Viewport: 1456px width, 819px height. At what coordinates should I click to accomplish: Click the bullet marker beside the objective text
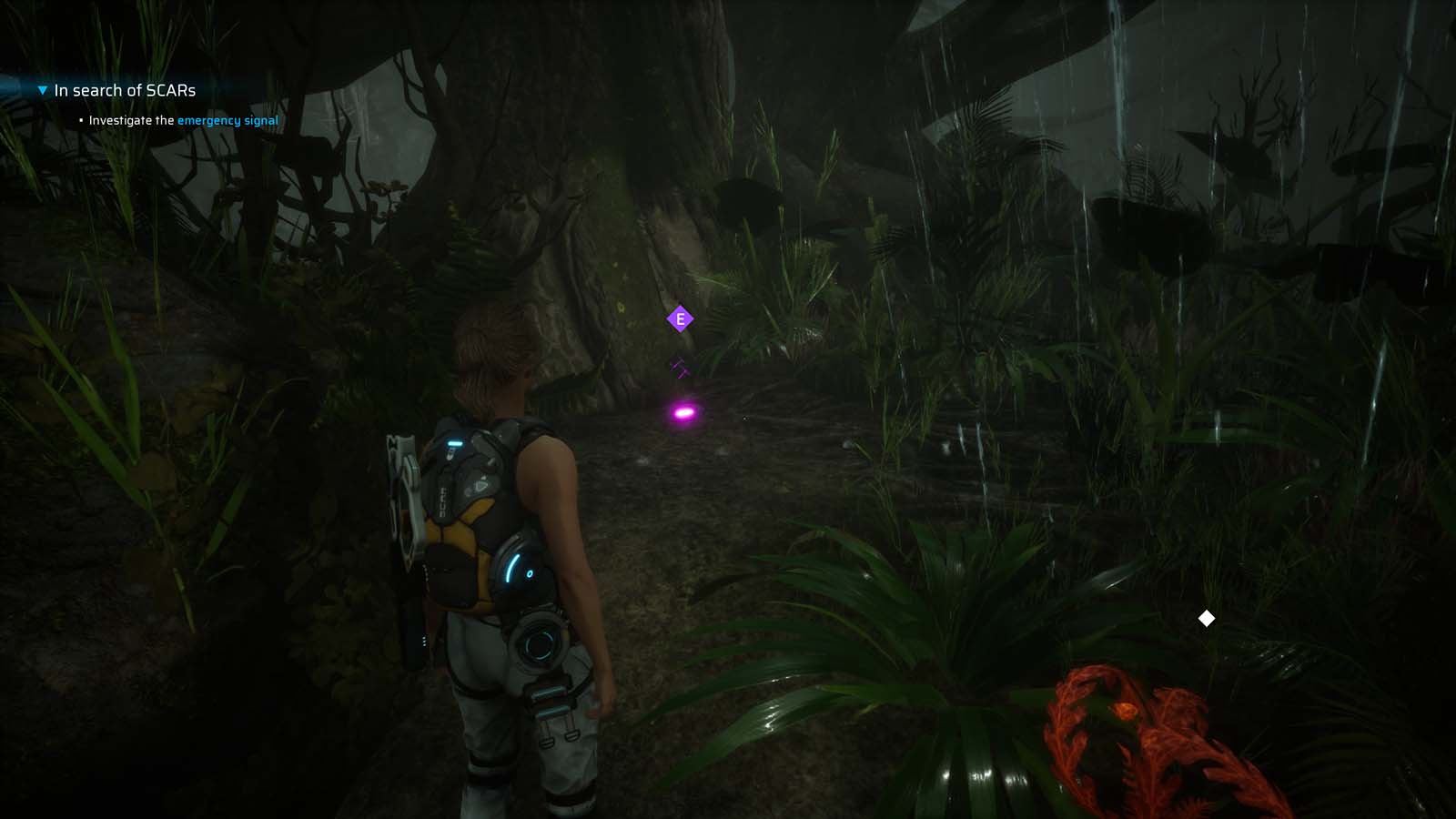tap(80, 119)
